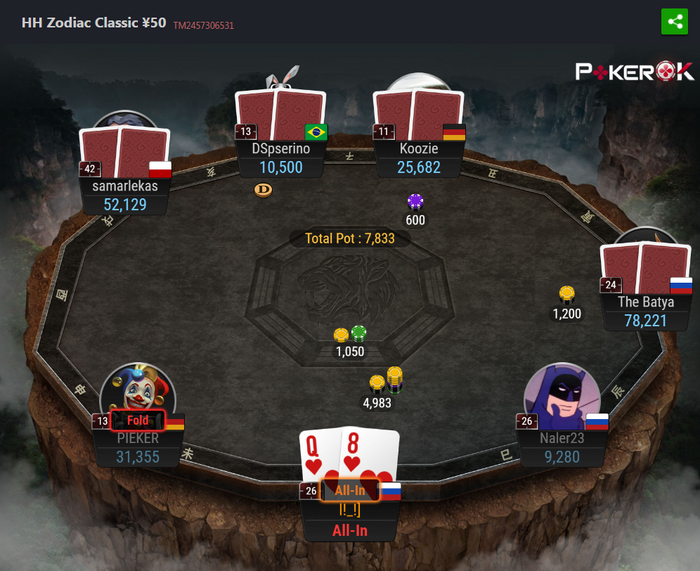The image size is (700, 571).
Task: Click the PokerOK logo
Action: (x=634, y=71)
